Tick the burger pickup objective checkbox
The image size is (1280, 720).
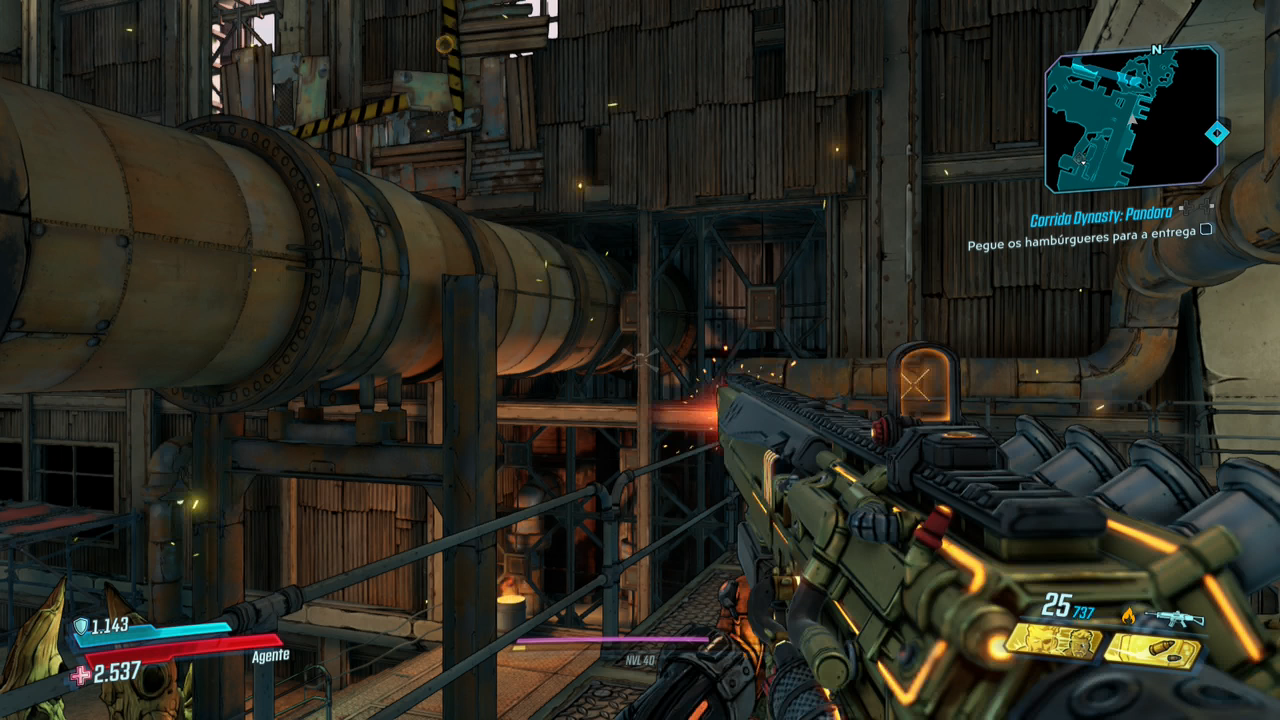click(x=1206, y=229)
